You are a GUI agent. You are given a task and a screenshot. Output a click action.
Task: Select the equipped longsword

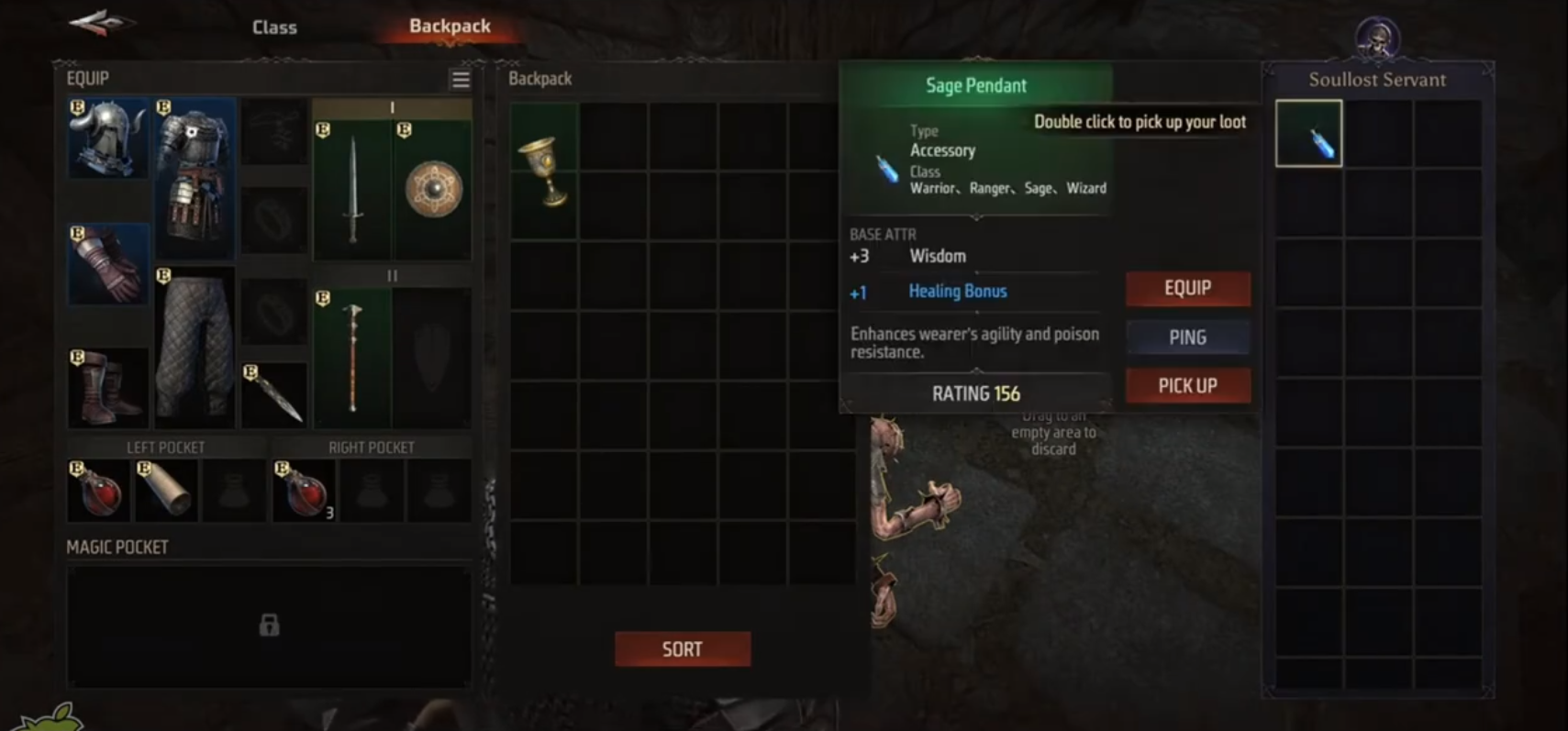click(x=352, y=189)
